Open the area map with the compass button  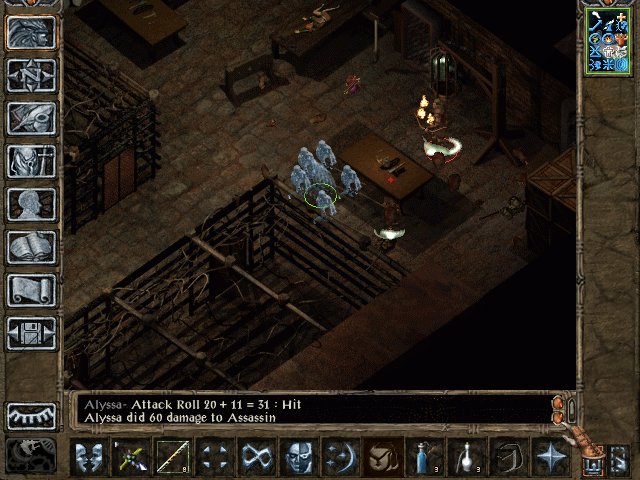31,75
